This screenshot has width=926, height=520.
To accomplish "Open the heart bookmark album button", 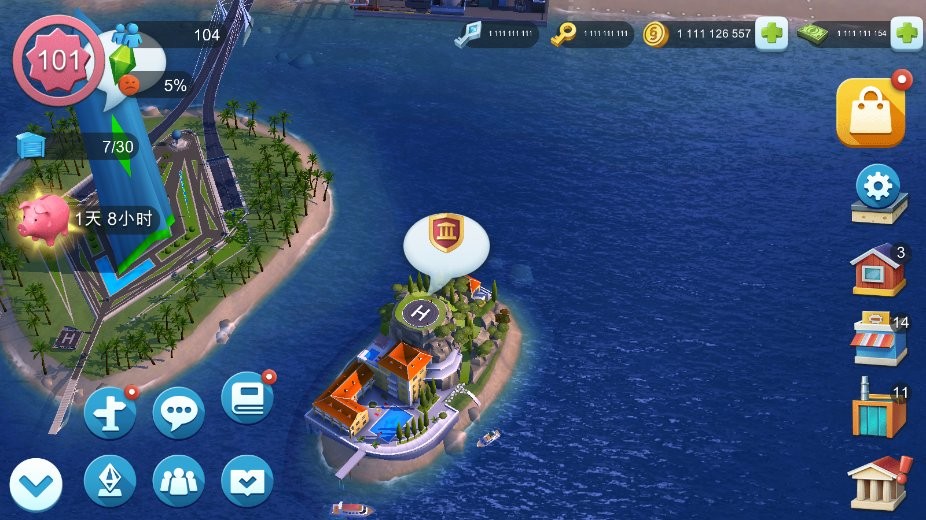I will [246, 481].
